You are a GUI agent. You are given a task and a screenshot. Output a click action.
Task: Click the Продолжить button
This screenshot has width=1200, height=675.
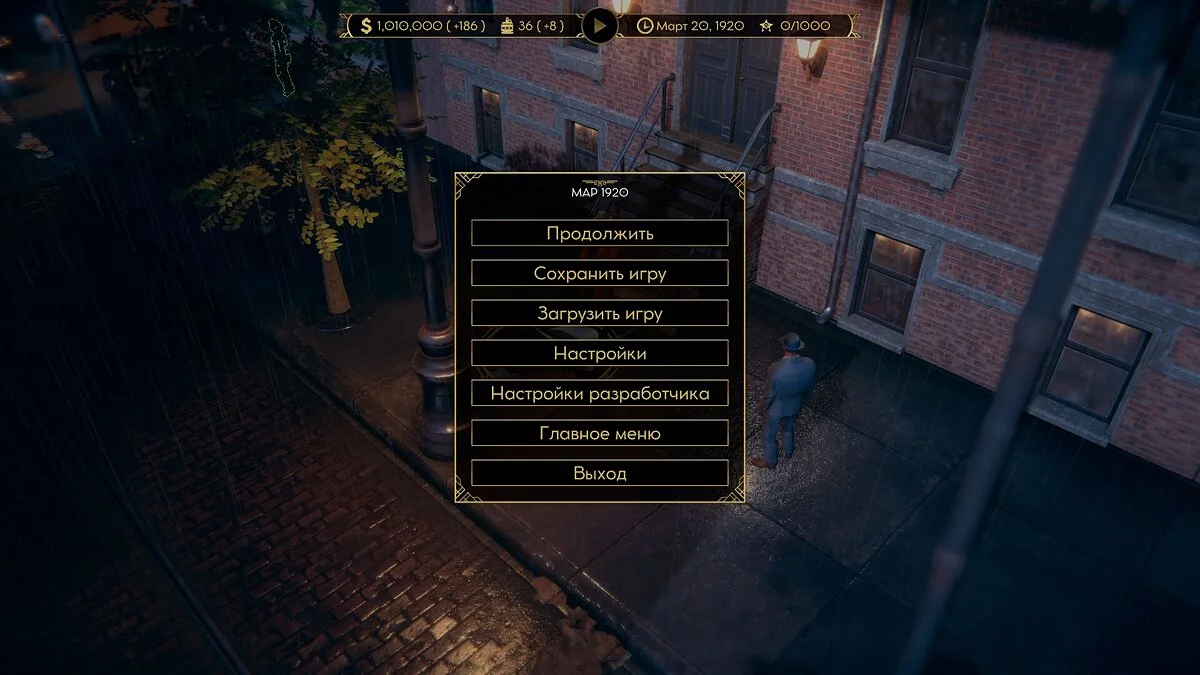[x=600, y=233]
